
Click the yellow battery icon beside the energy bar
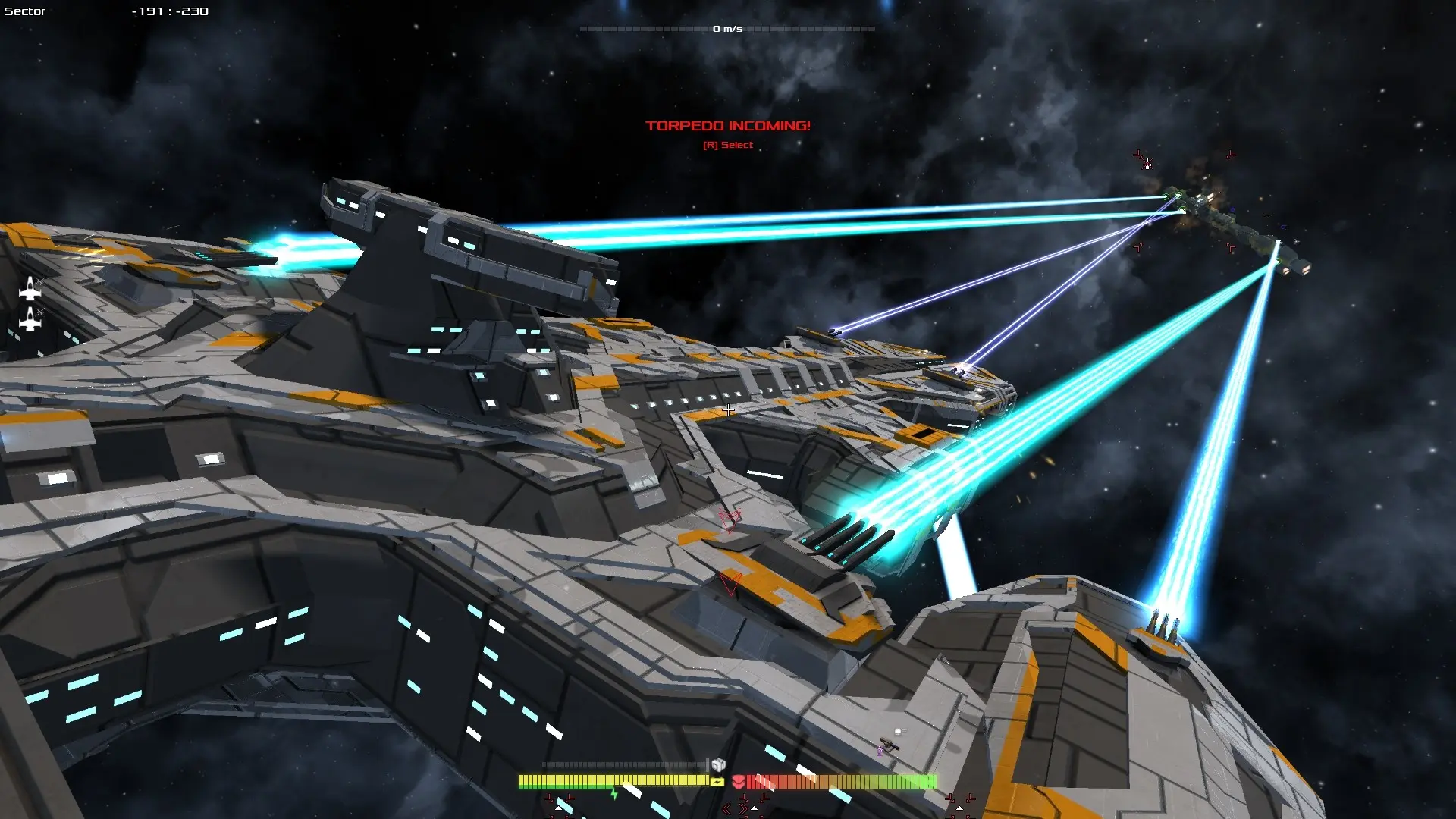716,783
